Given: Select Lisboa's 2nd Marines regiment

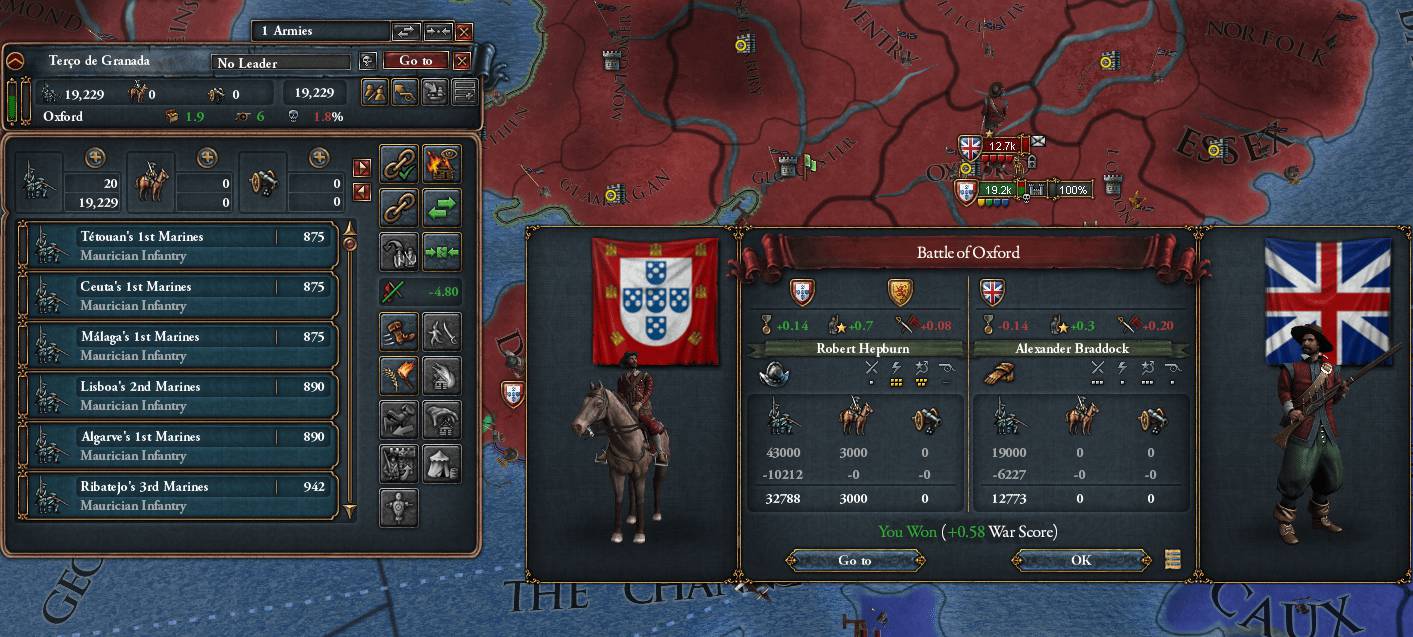Looking at the screenshot, I should 178,395.
